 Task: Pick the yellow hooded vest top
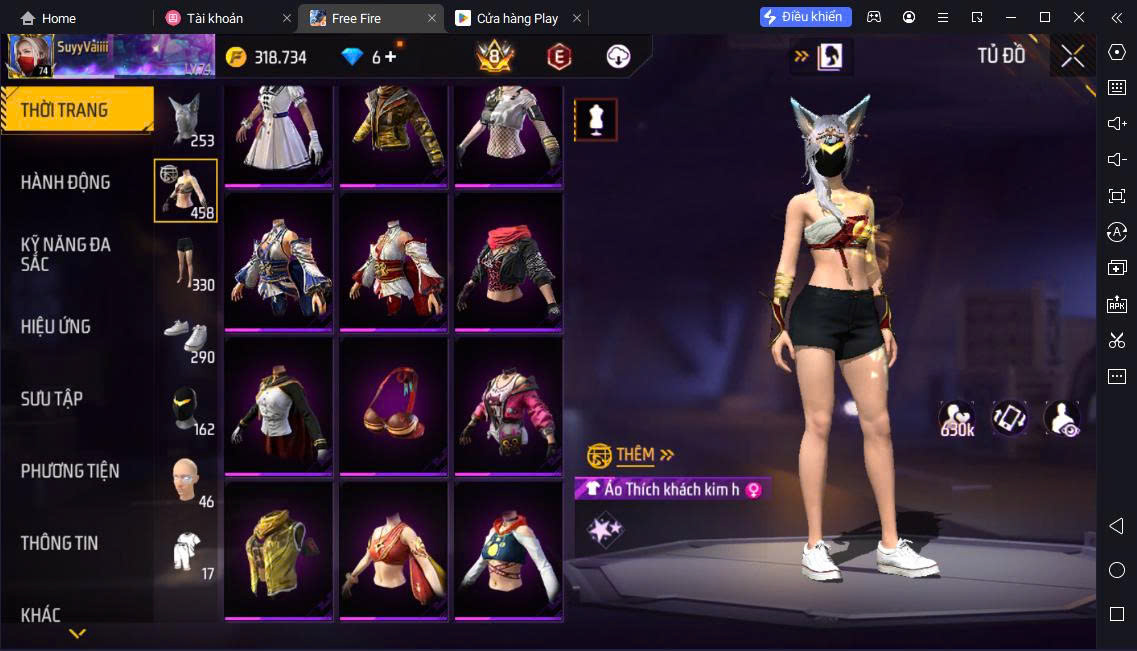[279, 551]
